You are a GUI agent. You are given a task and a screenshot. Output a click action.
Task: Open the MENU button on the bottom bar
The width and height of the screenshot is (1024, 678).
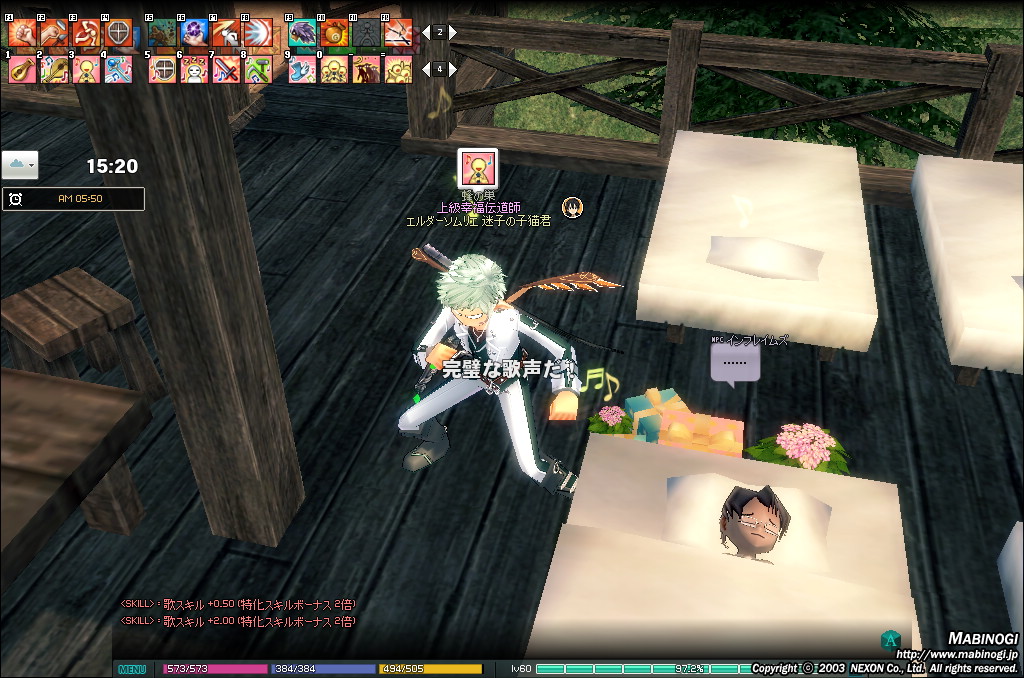(x=132, y=669)
